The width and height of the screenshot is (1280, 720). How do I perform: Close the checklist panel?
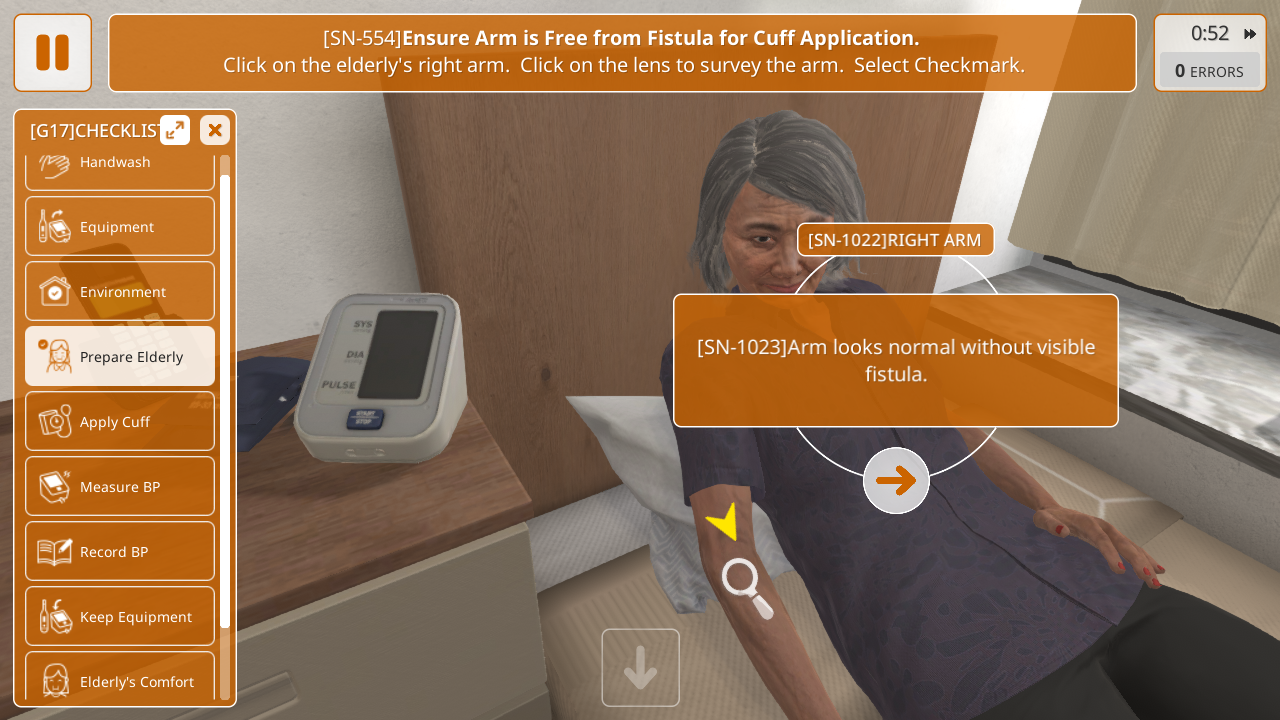215,130
